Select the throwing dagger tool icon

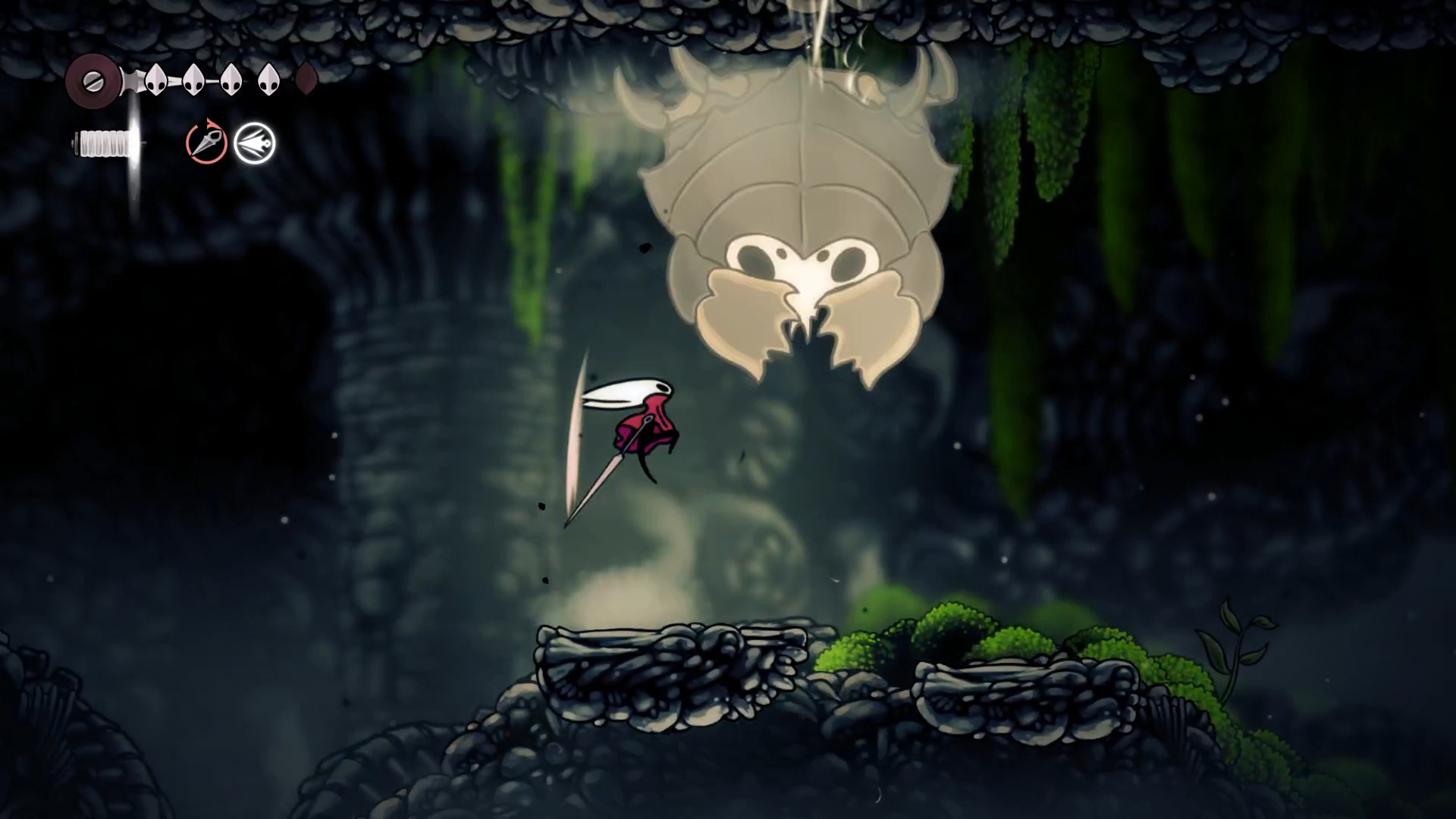[206, 143]
